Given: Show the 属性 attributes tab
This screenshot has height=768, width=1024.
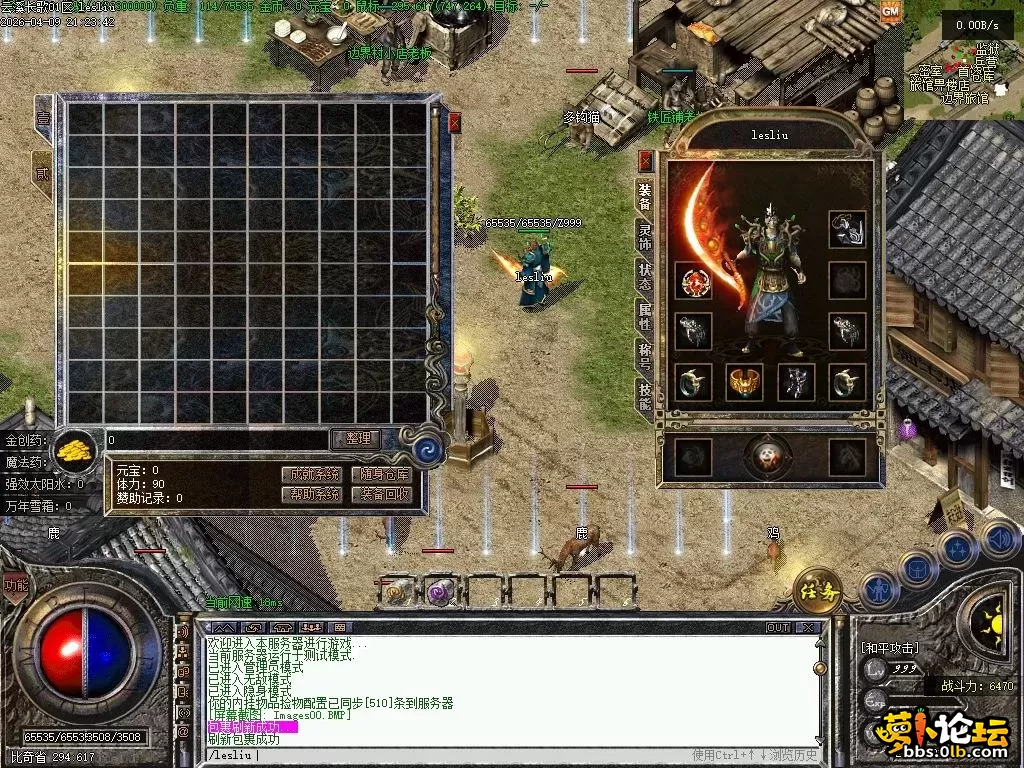Looking at the screenshot, I should (x=646, y=316).
